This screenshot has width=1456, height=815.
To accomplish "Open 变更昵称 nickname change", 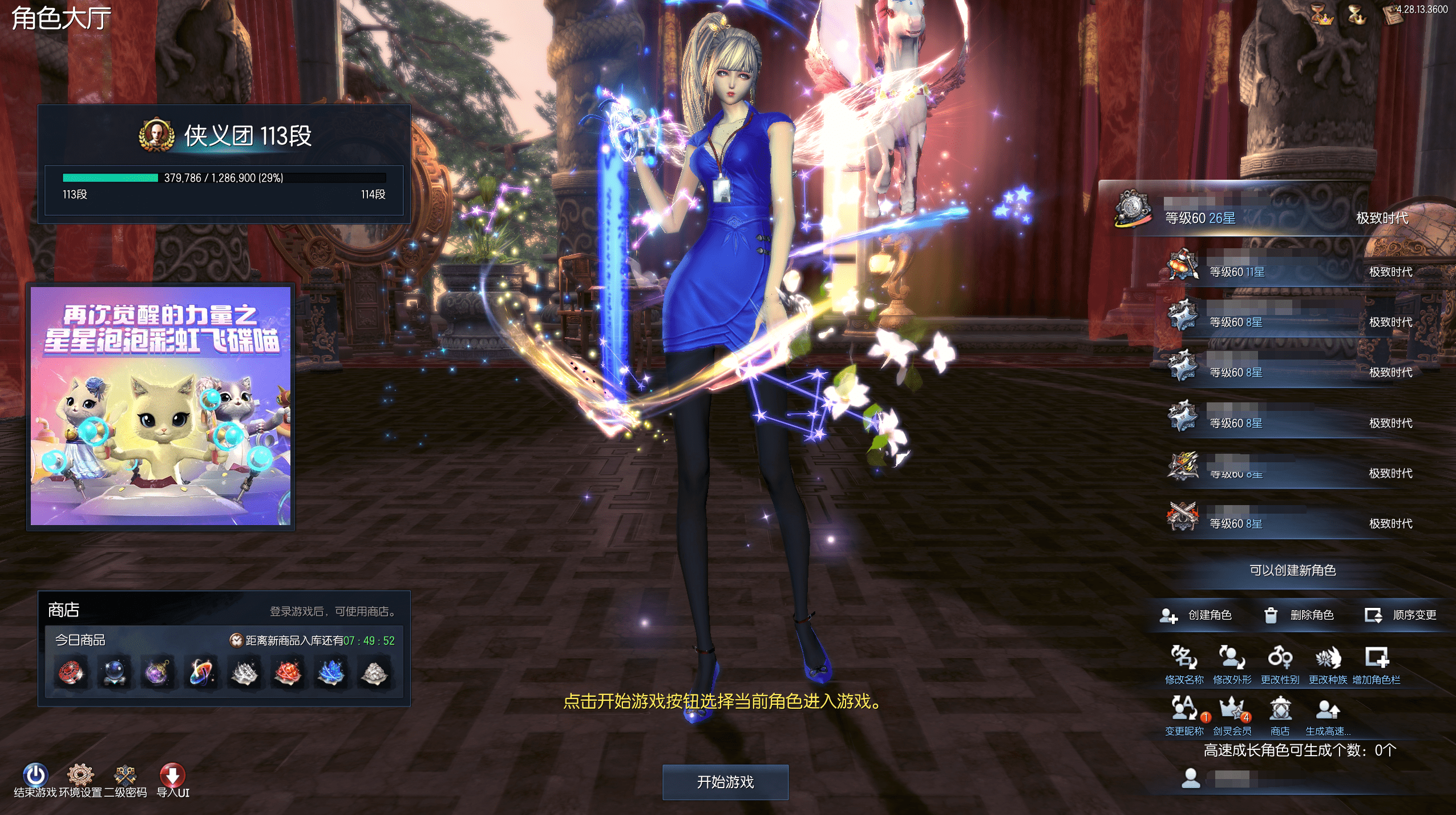I will click(x=1184, y=710).
